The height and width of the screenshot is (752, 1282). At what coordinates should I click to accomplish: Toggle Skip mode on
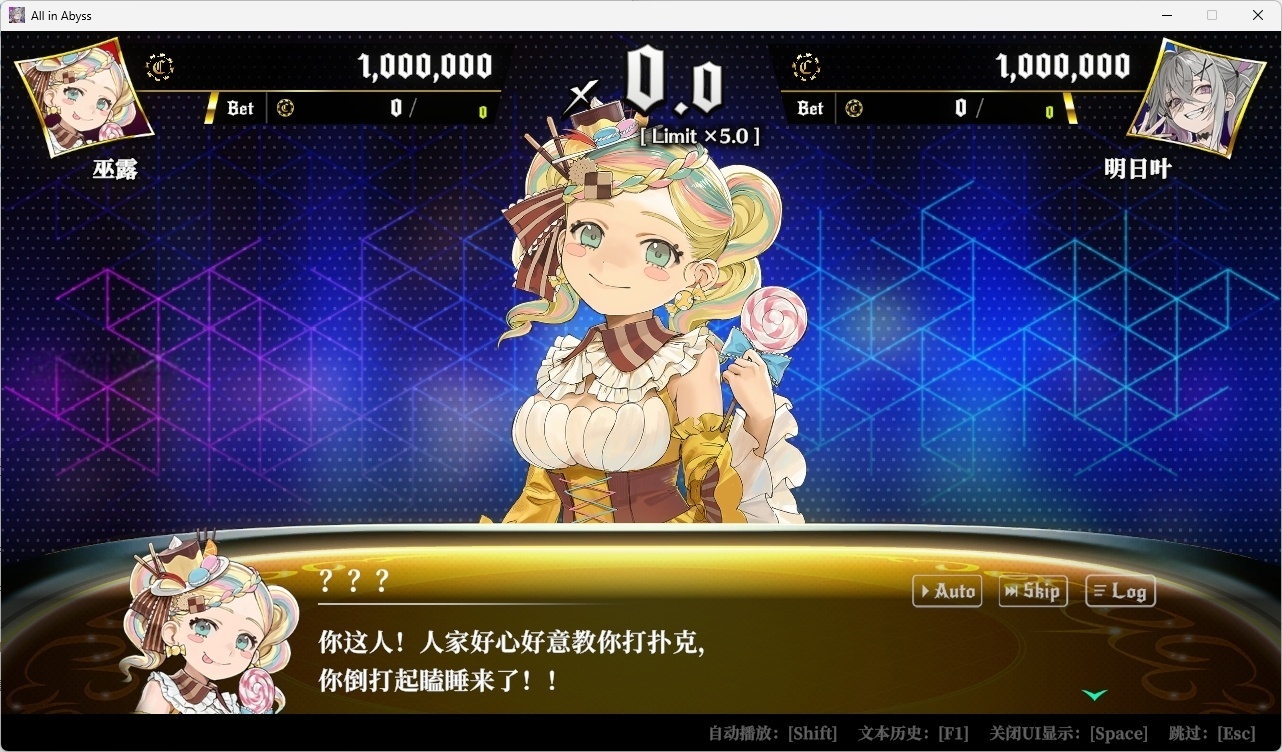point(1032,591)
